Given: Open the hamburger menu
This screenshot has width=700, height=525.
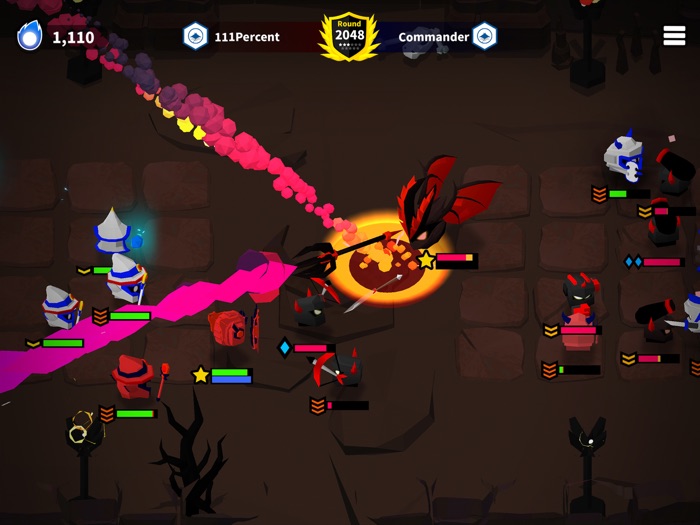Looking at the screenshot, I should click(674, 35).
